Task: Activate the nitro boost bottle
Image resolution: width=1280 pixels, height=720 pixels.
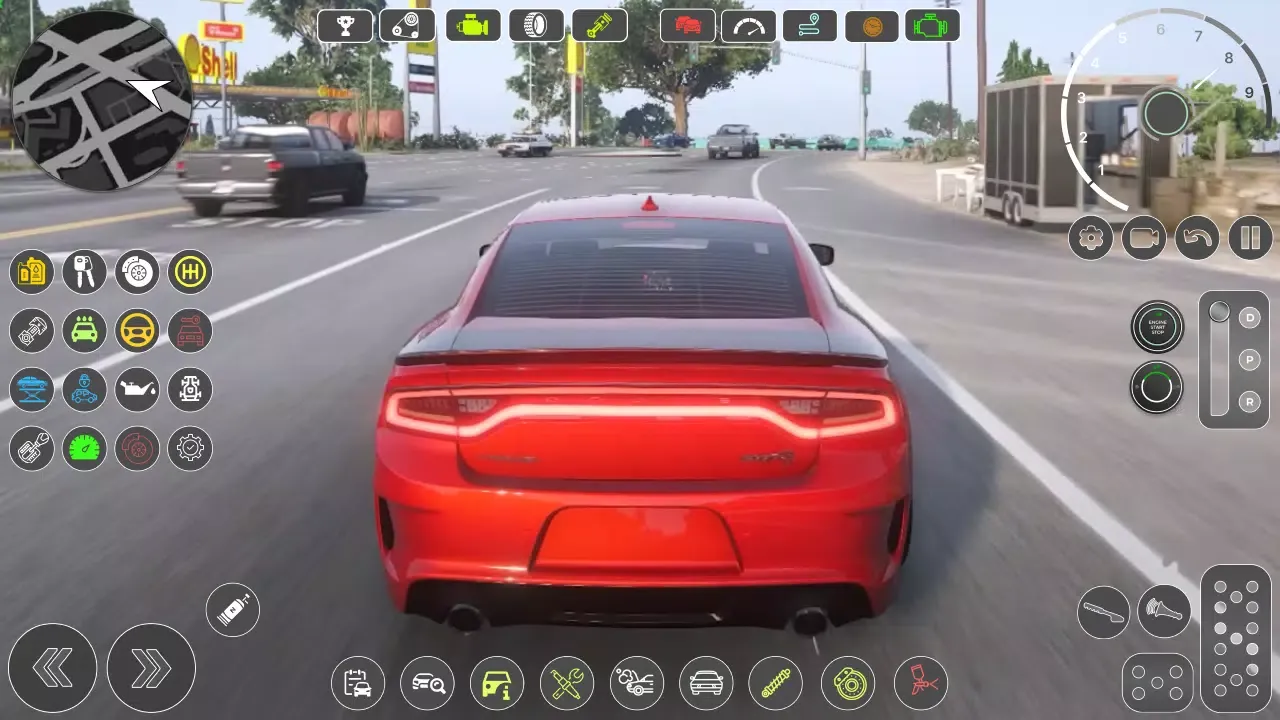Action: (232, 609)
